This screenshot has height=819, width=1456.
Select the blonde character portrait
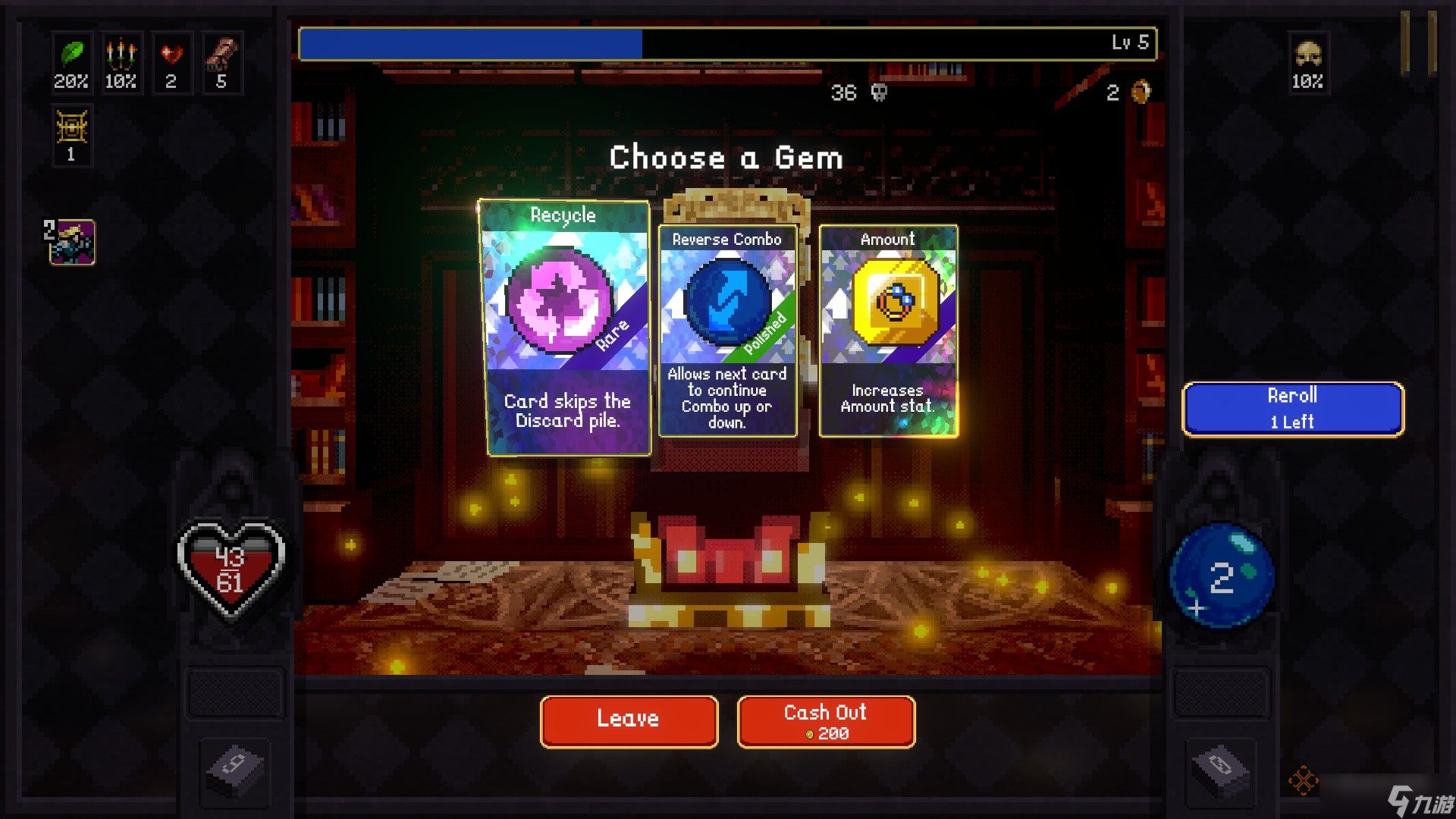73,242
